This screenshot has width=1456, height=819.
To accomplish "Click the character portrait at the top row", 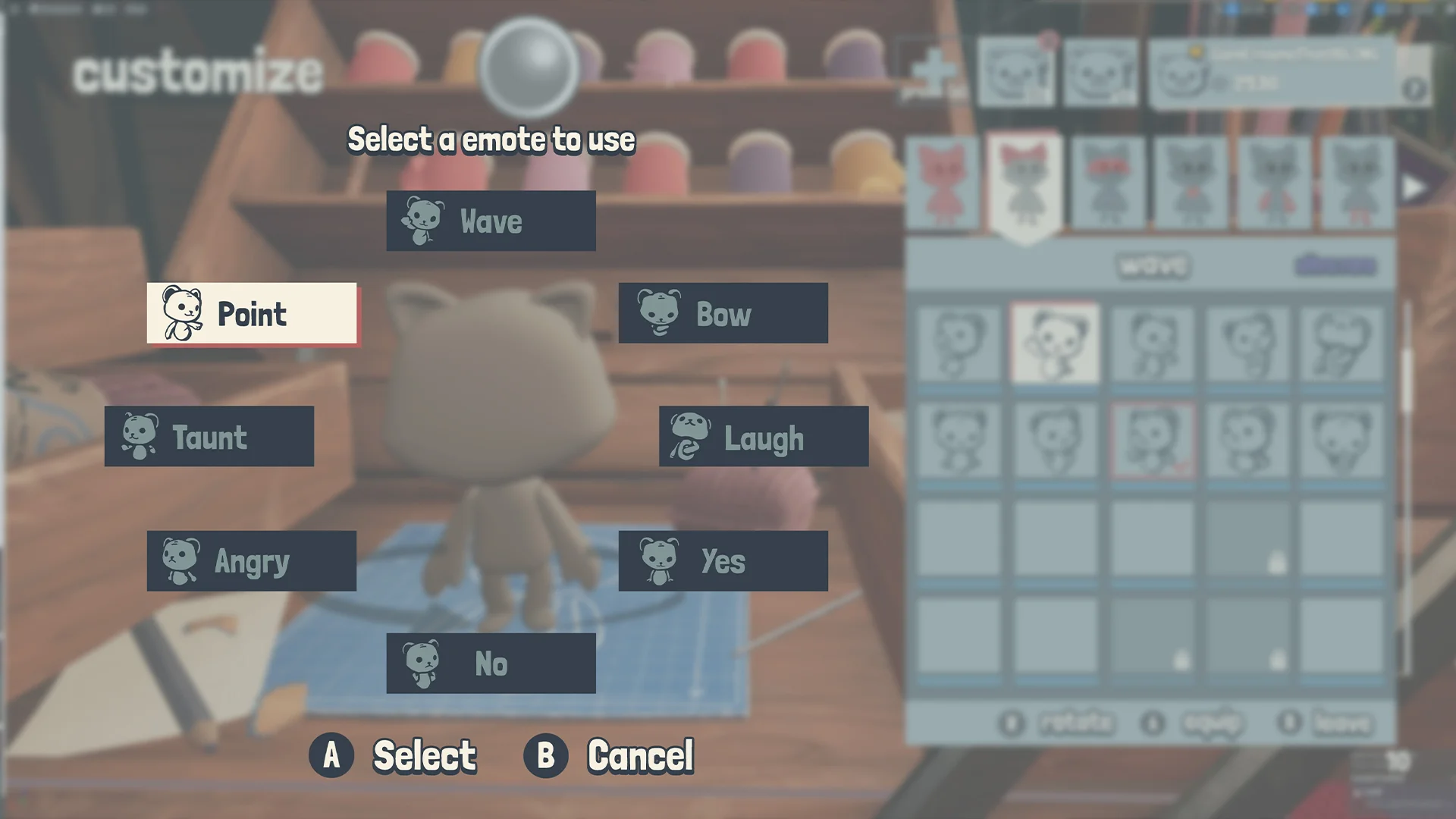I will click(x=1017, y=72).
